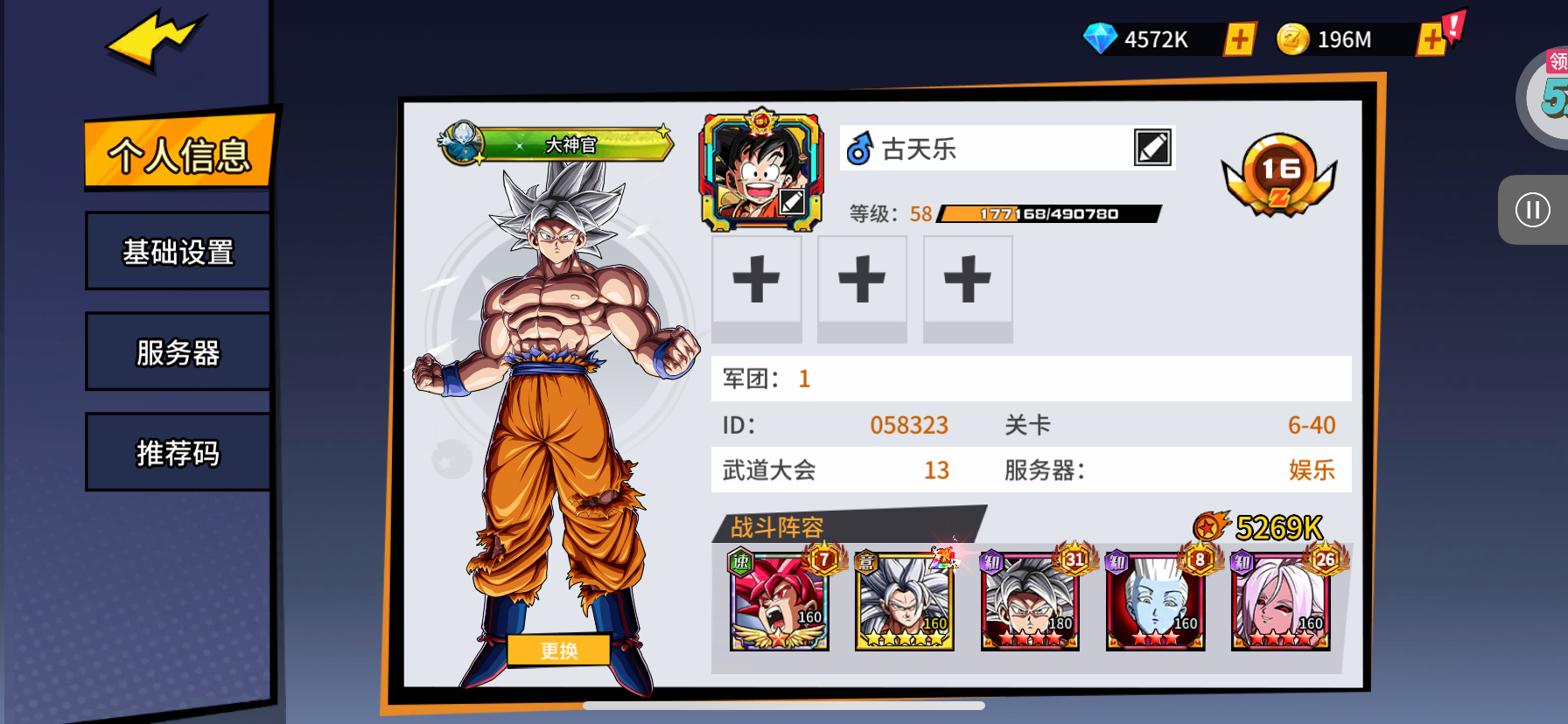Tap the 更换 character swap button
This screenshot has height=724, width=1568.
click(558, 651)
